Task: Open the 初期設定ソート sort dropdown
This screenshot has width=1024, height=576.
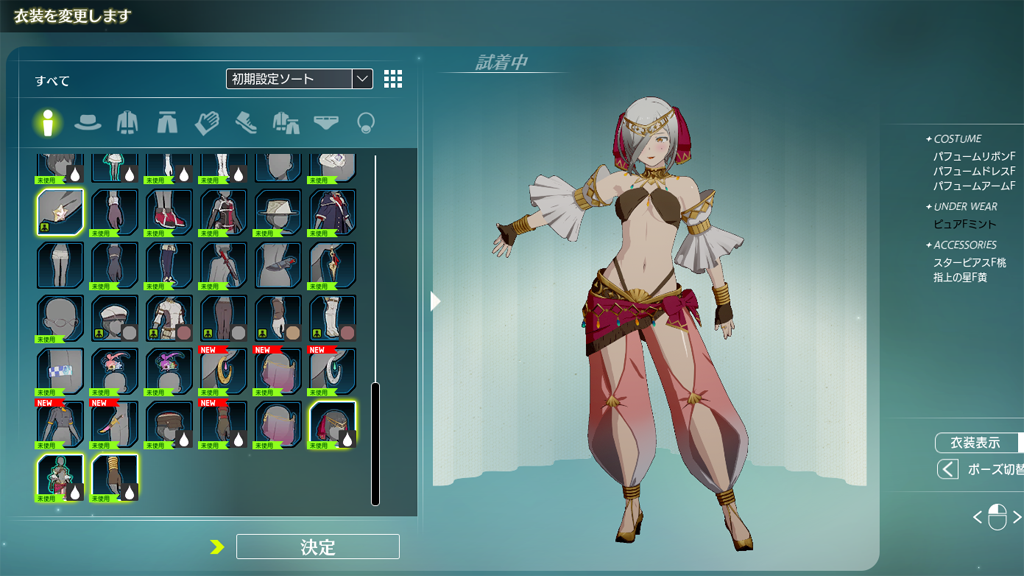Action: (x=299, y=79)
